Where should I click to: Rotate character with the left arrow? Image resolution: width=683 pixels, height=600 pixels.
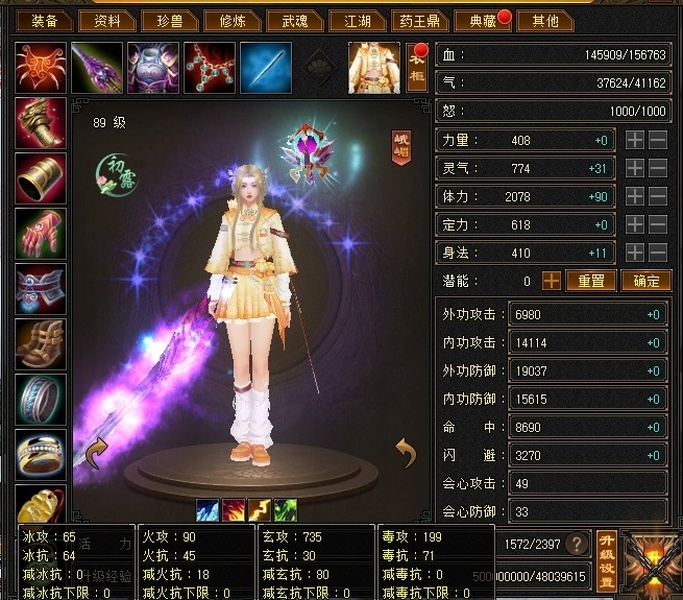click(97, 455)
